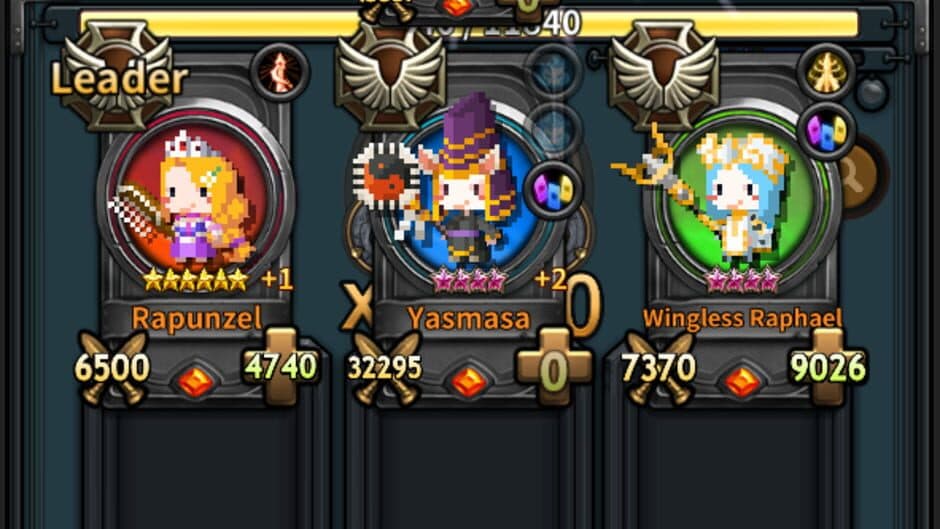Tap the plus button beside Rapunzel's 4740

[281, 366]
